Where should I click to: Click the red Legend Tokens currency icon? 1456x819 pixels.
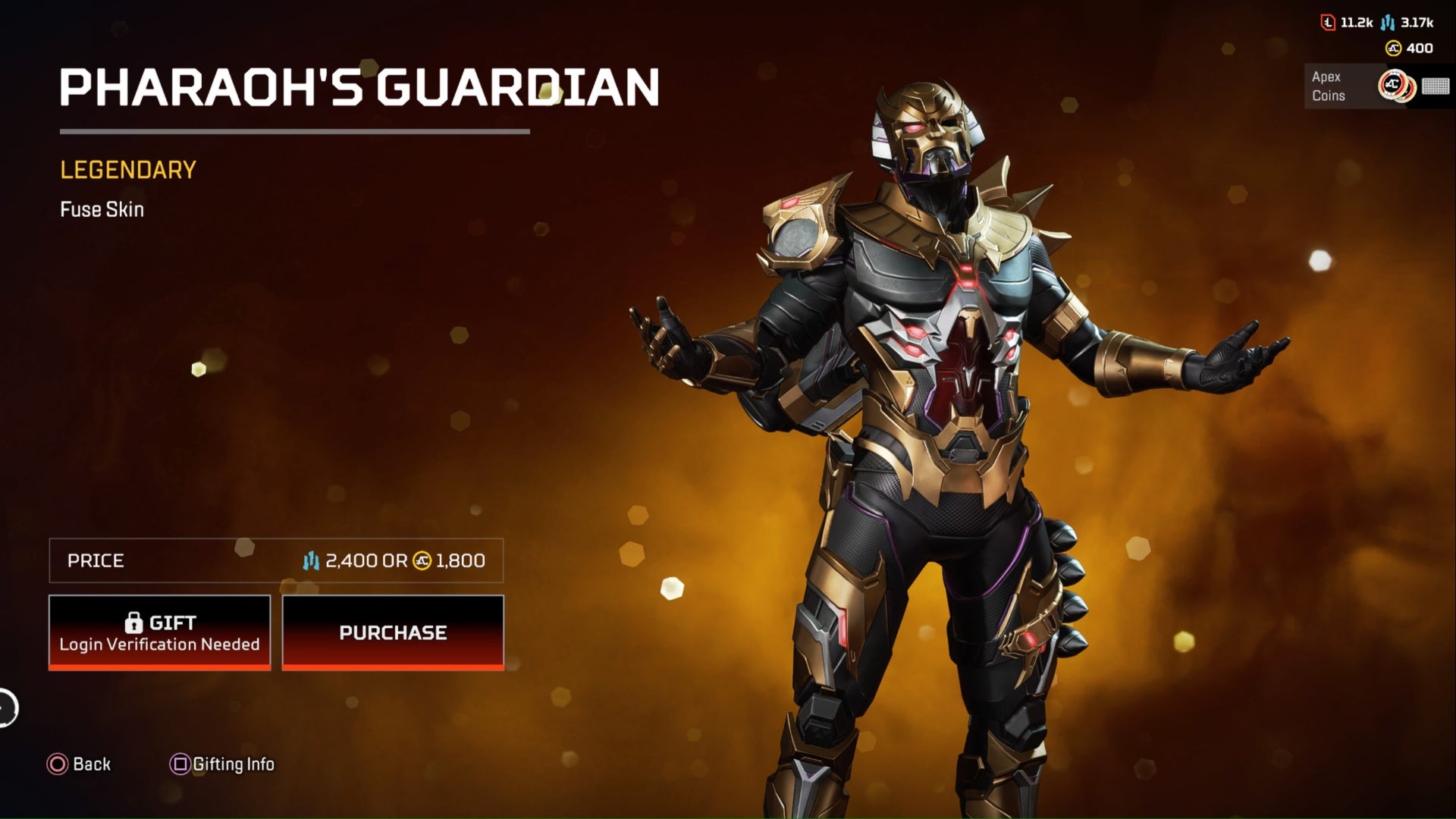(x=1328, y=22)
